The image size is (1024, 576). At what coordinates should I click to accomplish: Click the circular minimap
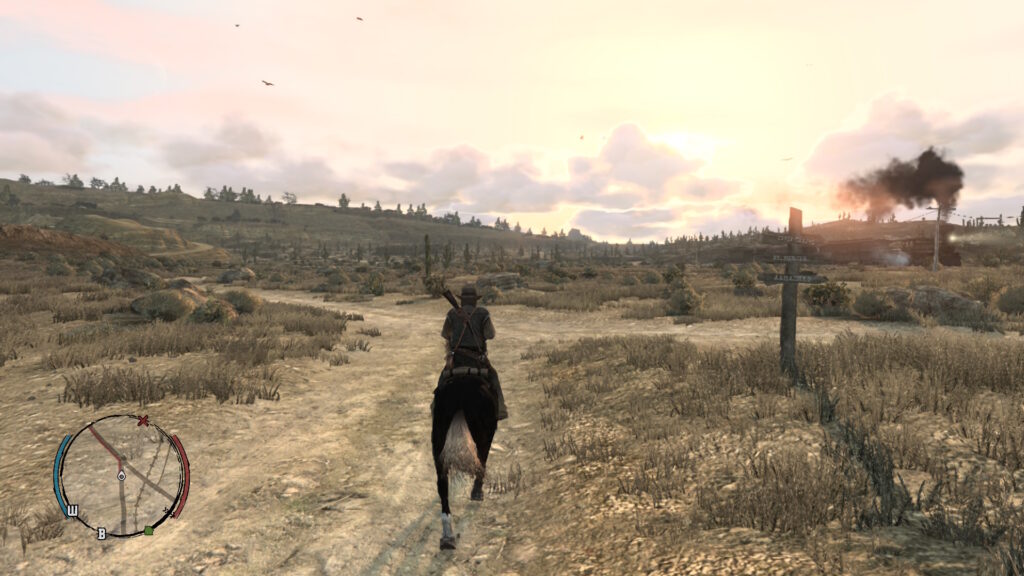tap(121, 476)
